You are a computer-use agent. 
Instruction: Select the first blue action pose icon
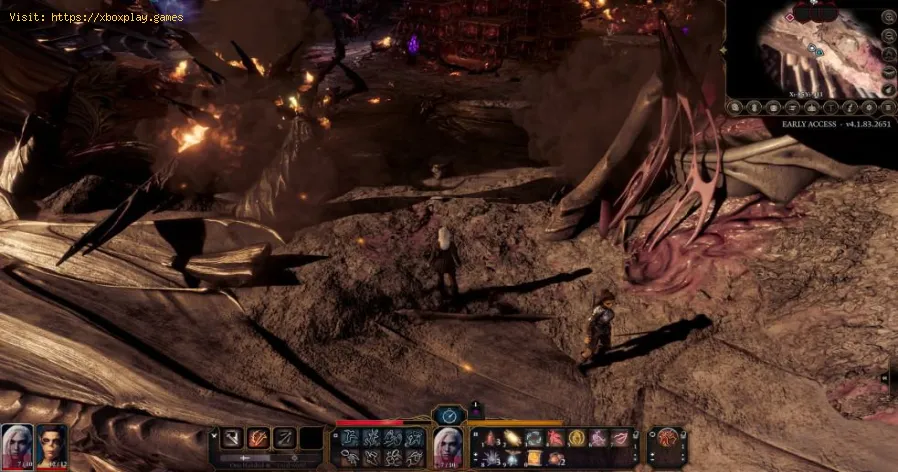[350, 437]
